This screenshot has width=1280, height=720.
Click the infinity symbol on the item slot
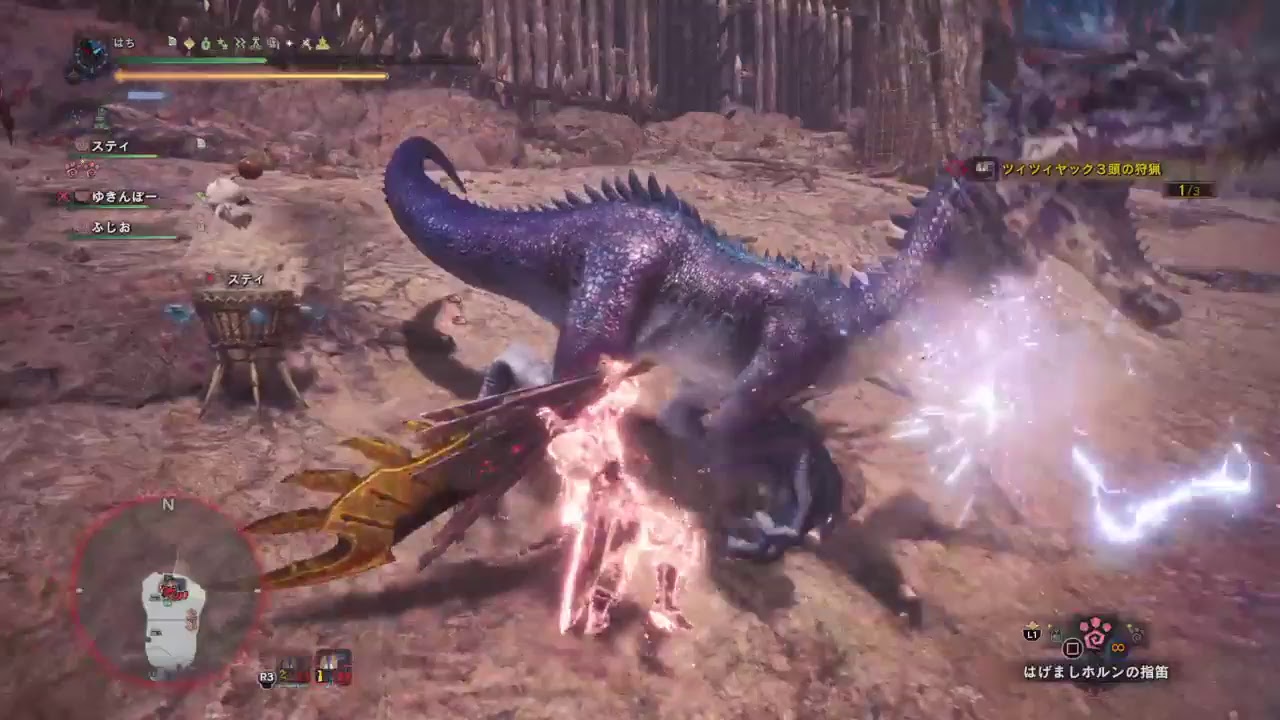[1118, 648]
